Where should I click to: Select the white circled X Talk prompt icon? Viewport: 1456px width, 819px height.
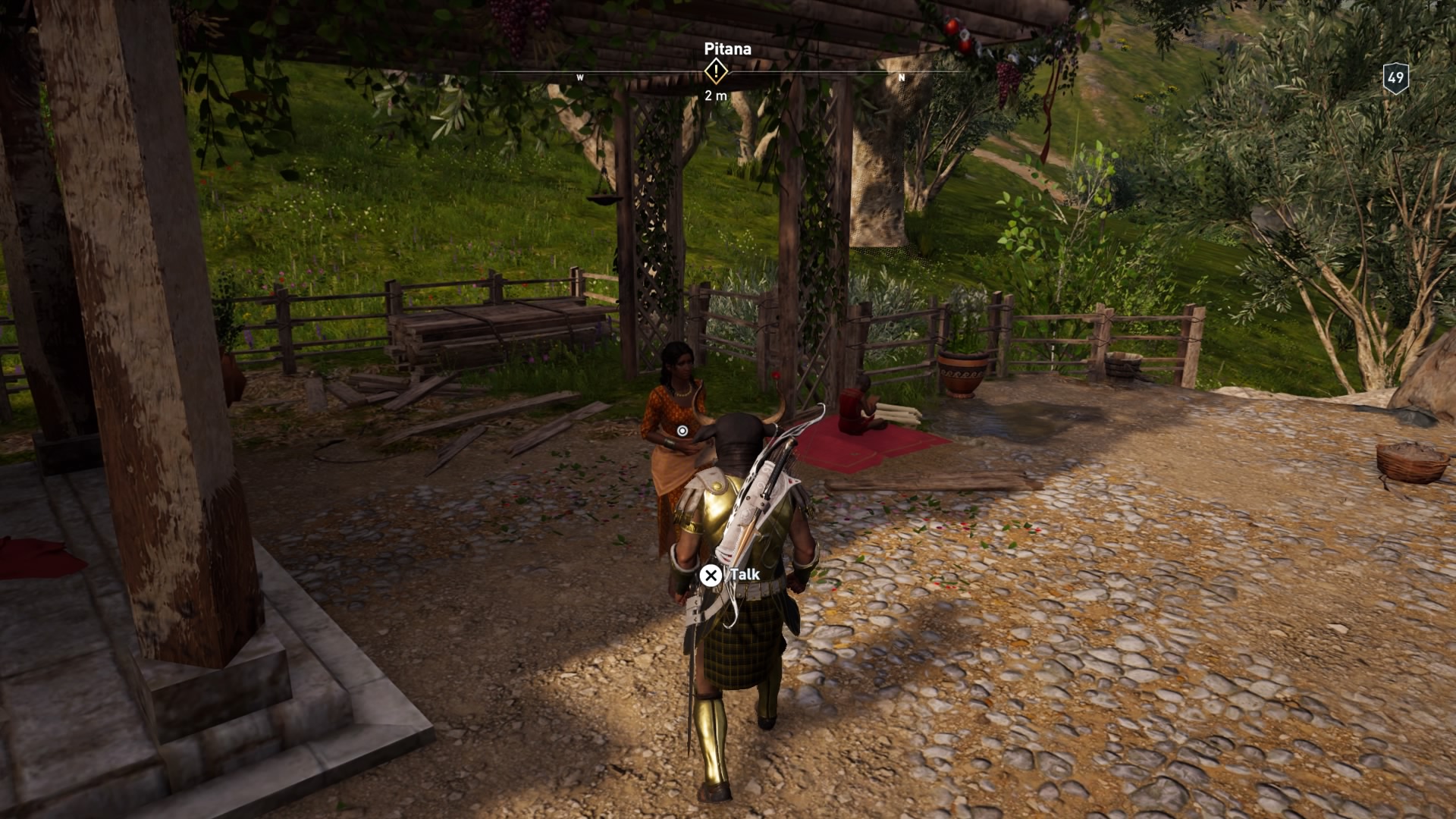point(711,576)
